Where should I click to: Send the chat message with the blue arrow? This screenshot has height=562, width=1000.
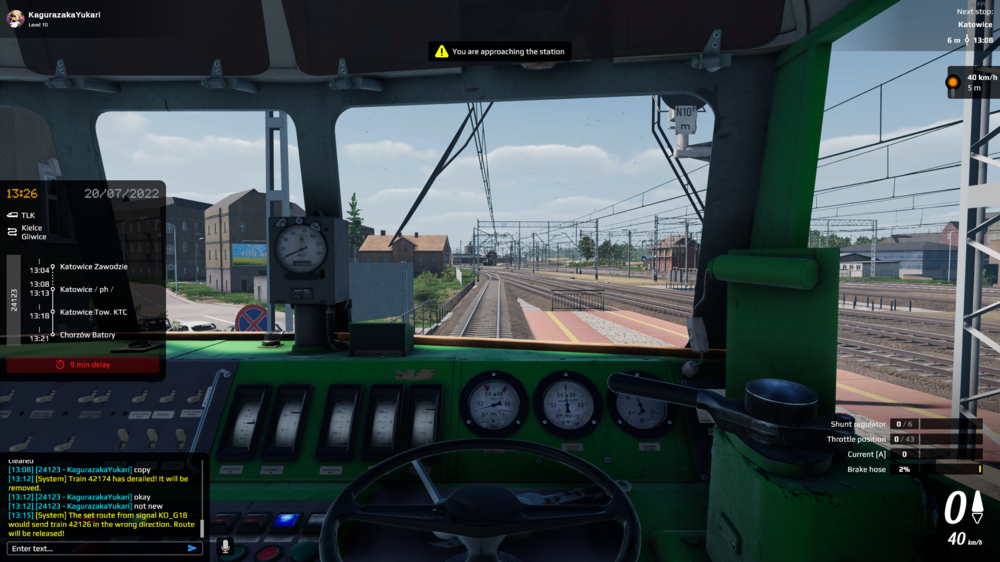(x=192, y=548)
